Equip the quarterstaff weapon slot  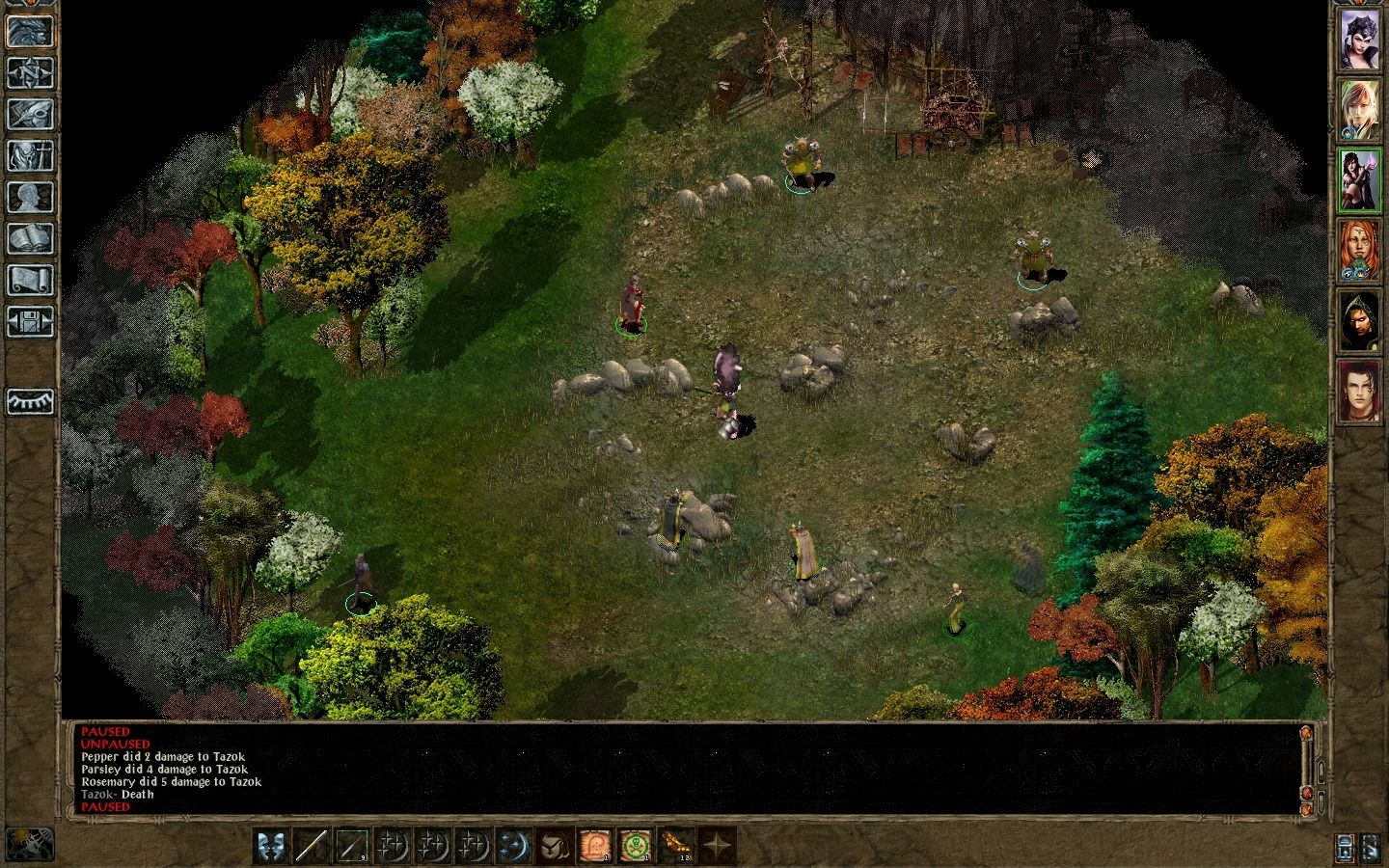point(313,846)
